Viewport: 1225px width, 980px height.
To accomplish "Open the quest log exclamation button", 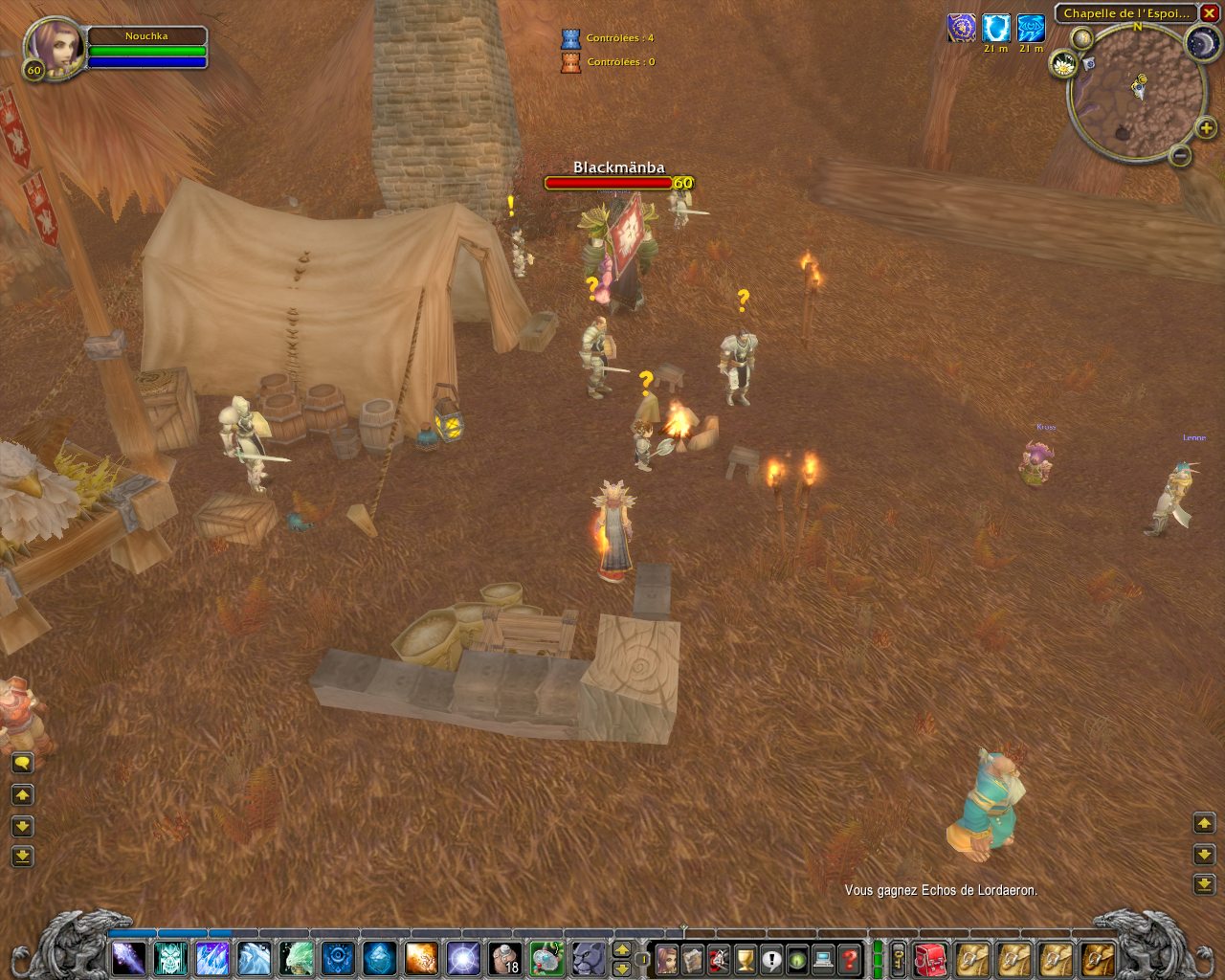I will [771, 958].
